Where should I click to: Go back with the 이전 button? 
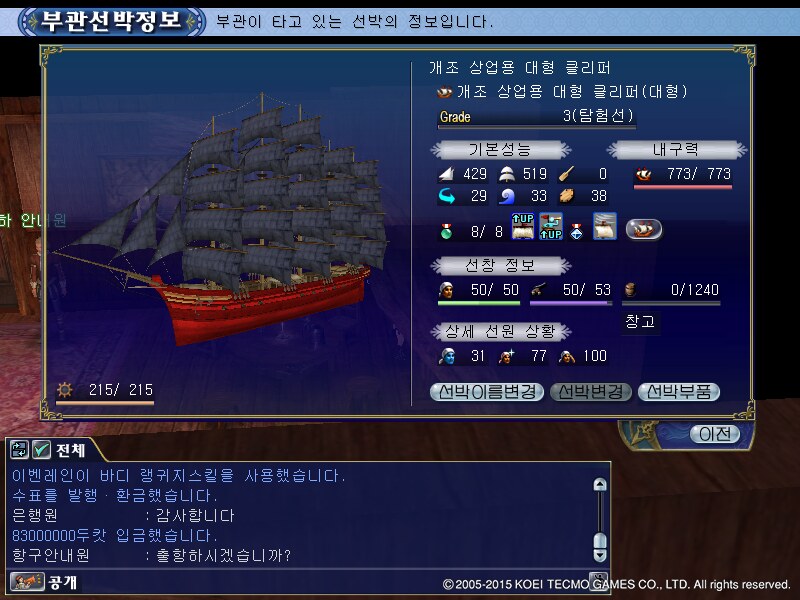tap(715, 433)
